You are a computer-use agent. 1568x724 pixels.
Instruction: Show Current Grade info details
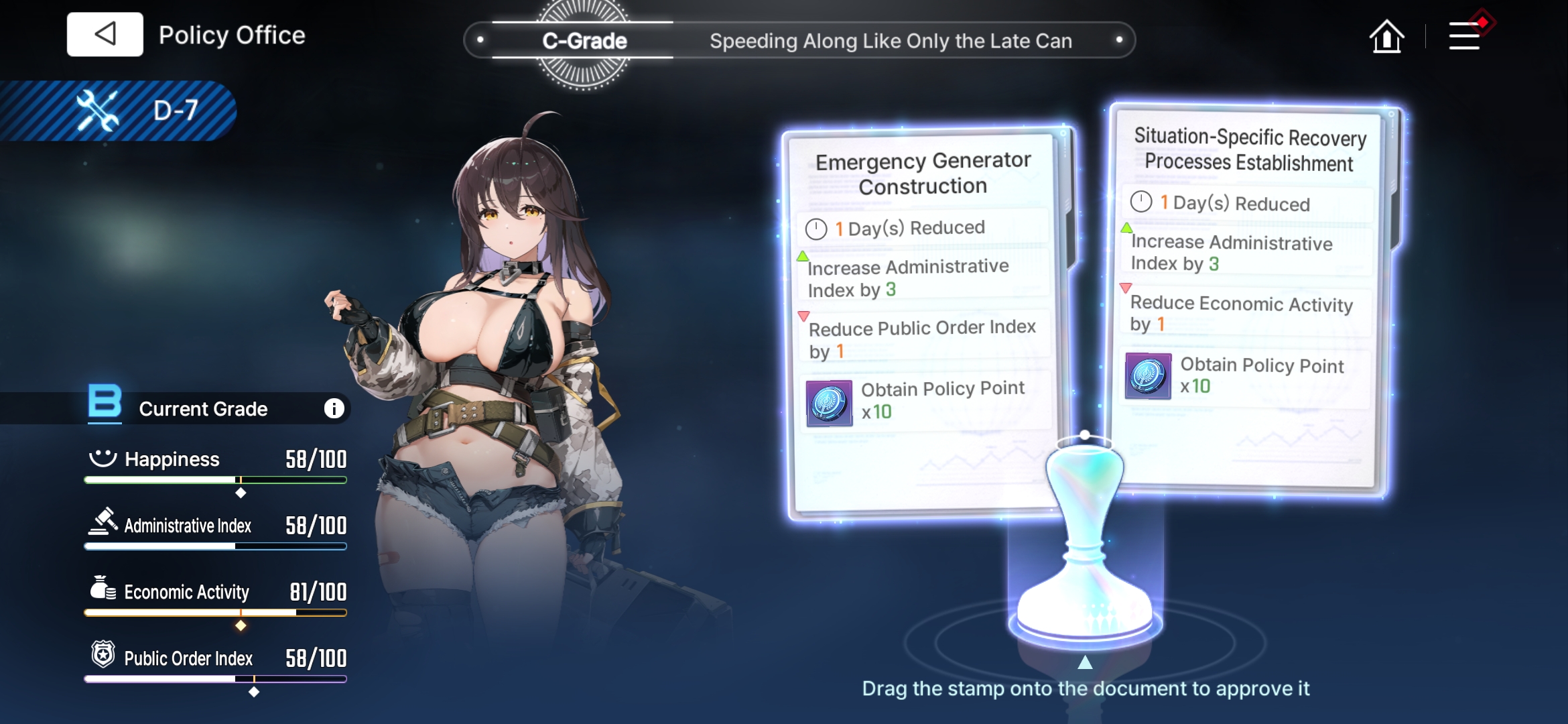334,408
